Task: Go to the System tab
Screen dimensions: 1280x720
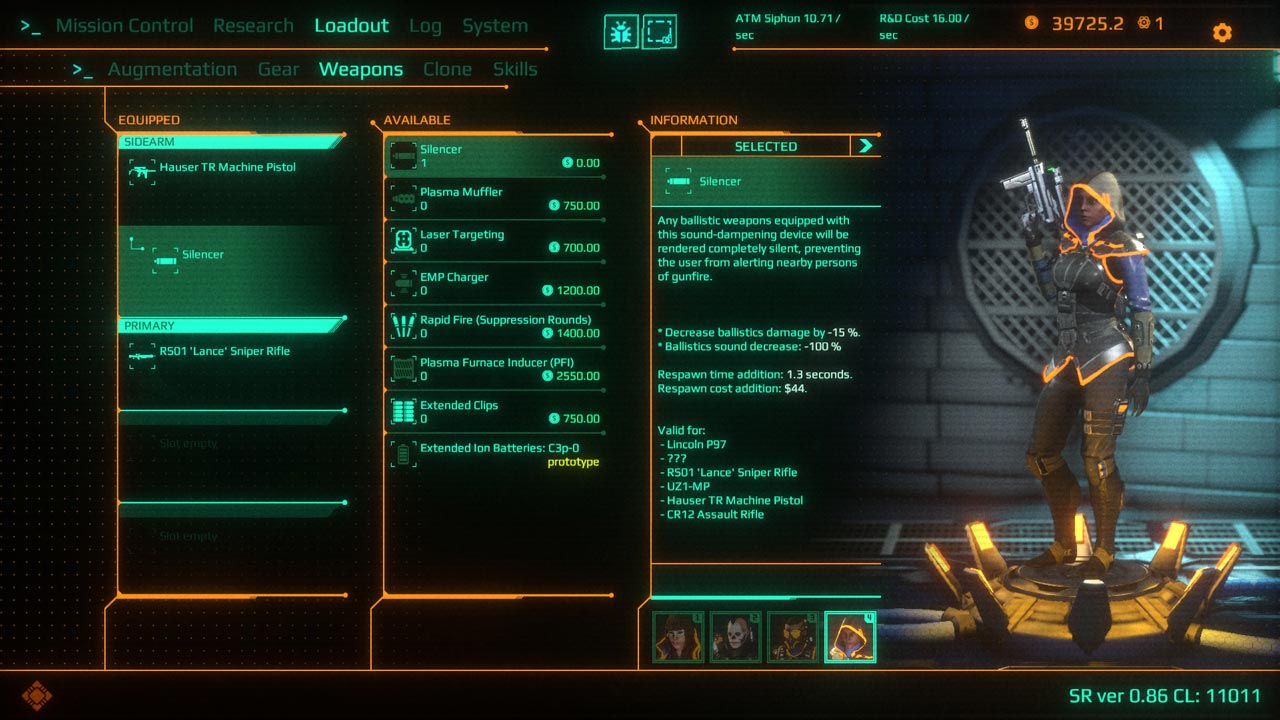Action: pyautogui.click(x=495, y=26)
